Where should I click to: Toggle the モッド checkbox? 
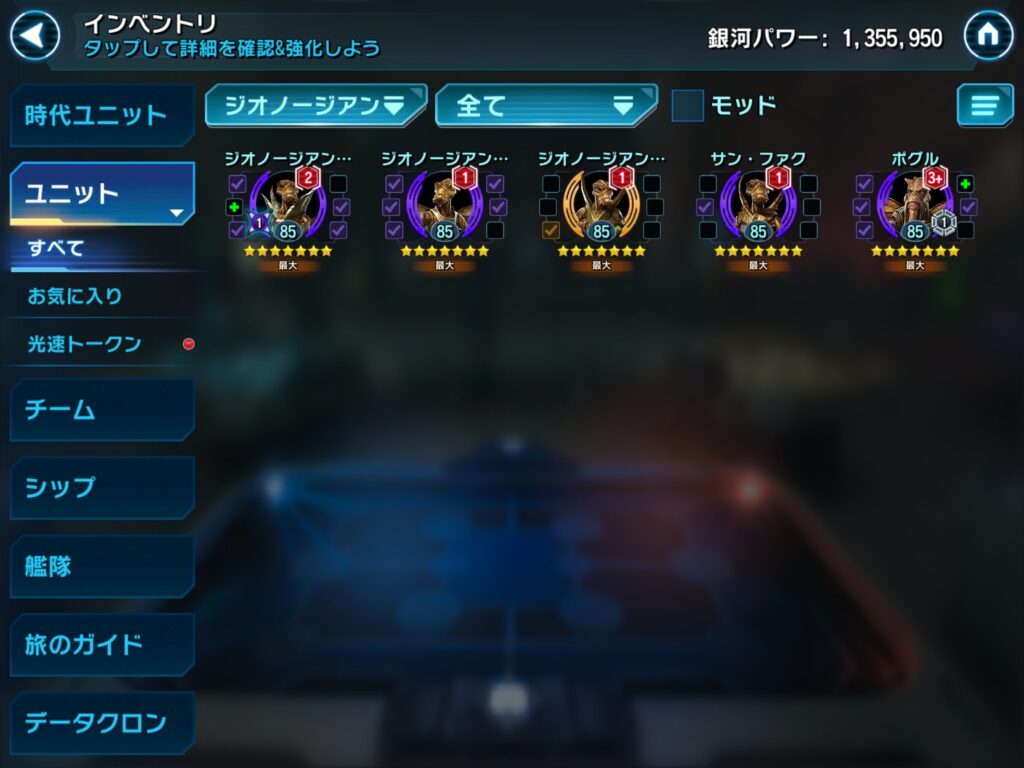[x=688, y=105]
